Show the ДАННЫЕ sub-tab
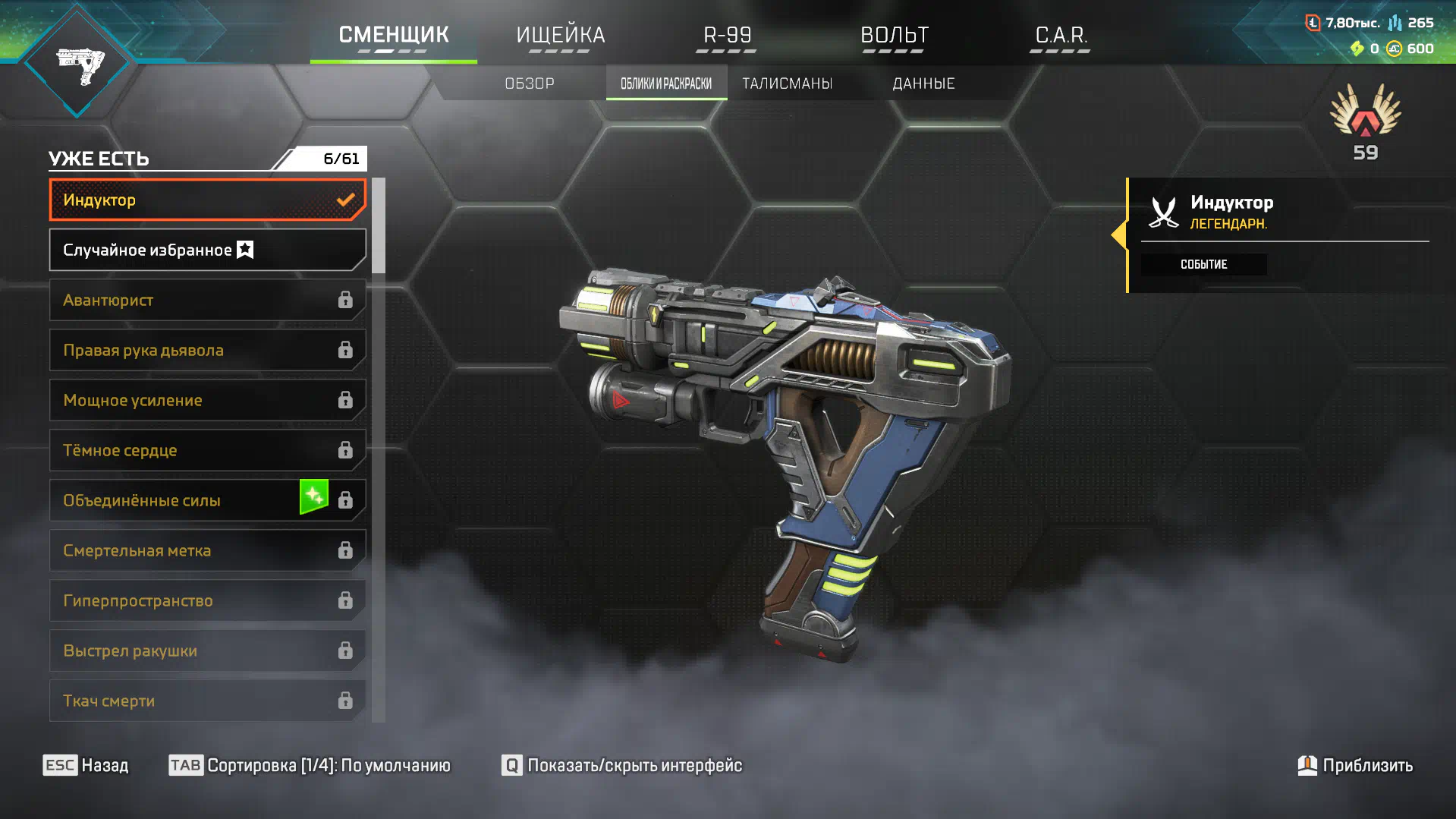The height and width of the screenshot is (819, 1456). pyautogui.click(x=923, y=83)
